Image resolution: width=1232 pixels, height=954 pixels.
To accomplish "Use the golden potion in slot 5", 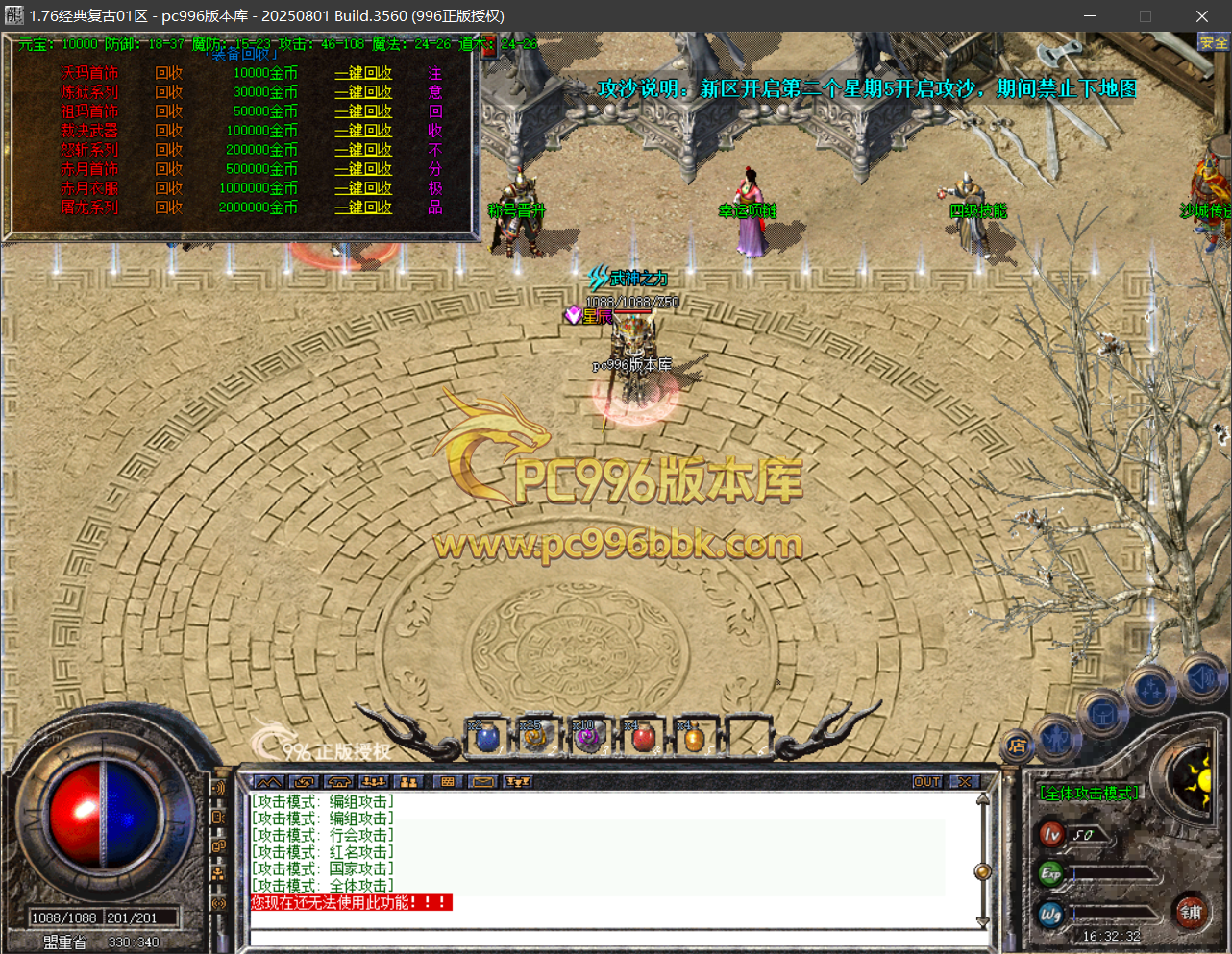I will point(693,738).
